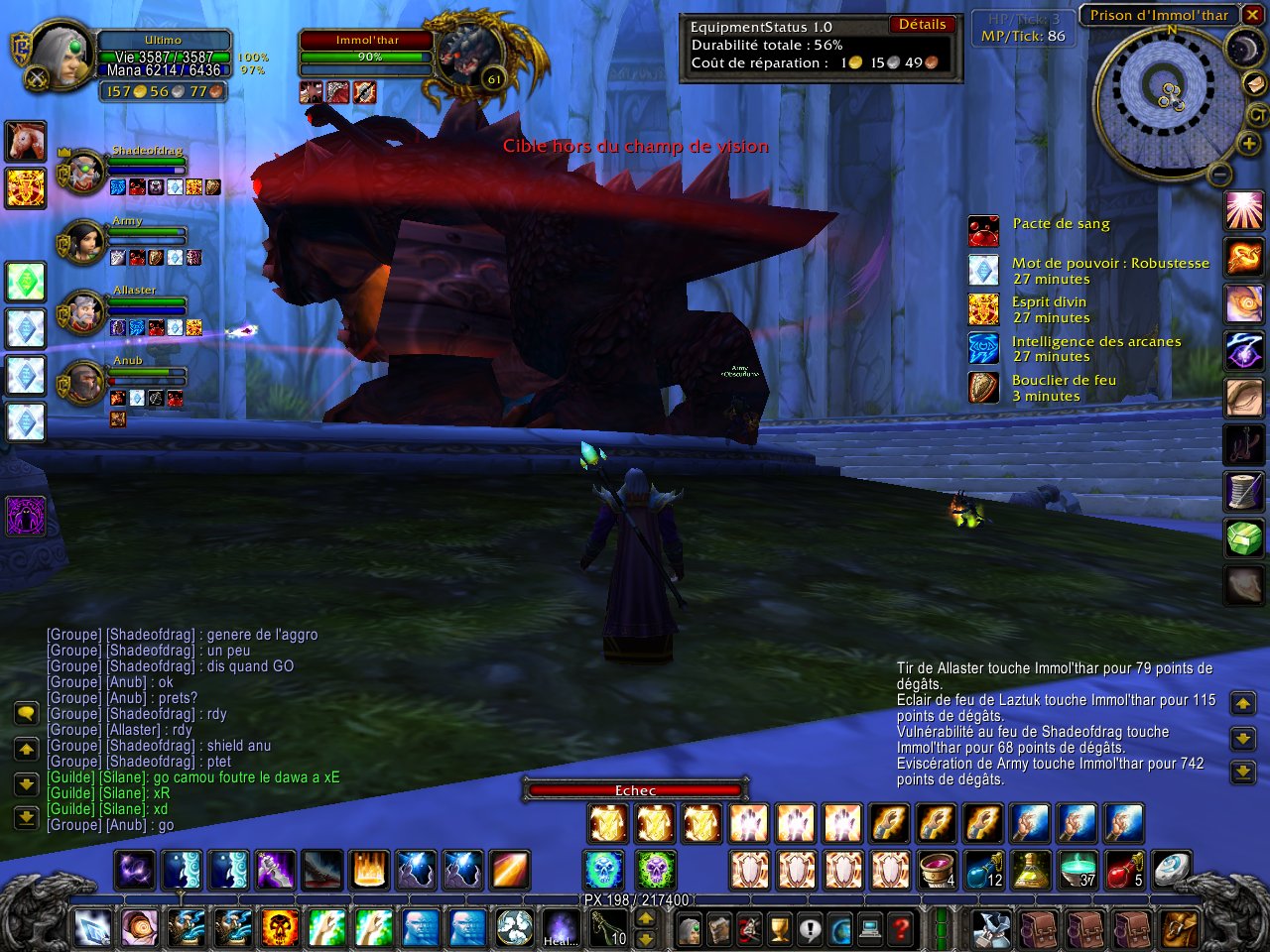Click the Pacte de sang buff icon
Viewport: 1270px width, 952px height.
click(983, 231)
